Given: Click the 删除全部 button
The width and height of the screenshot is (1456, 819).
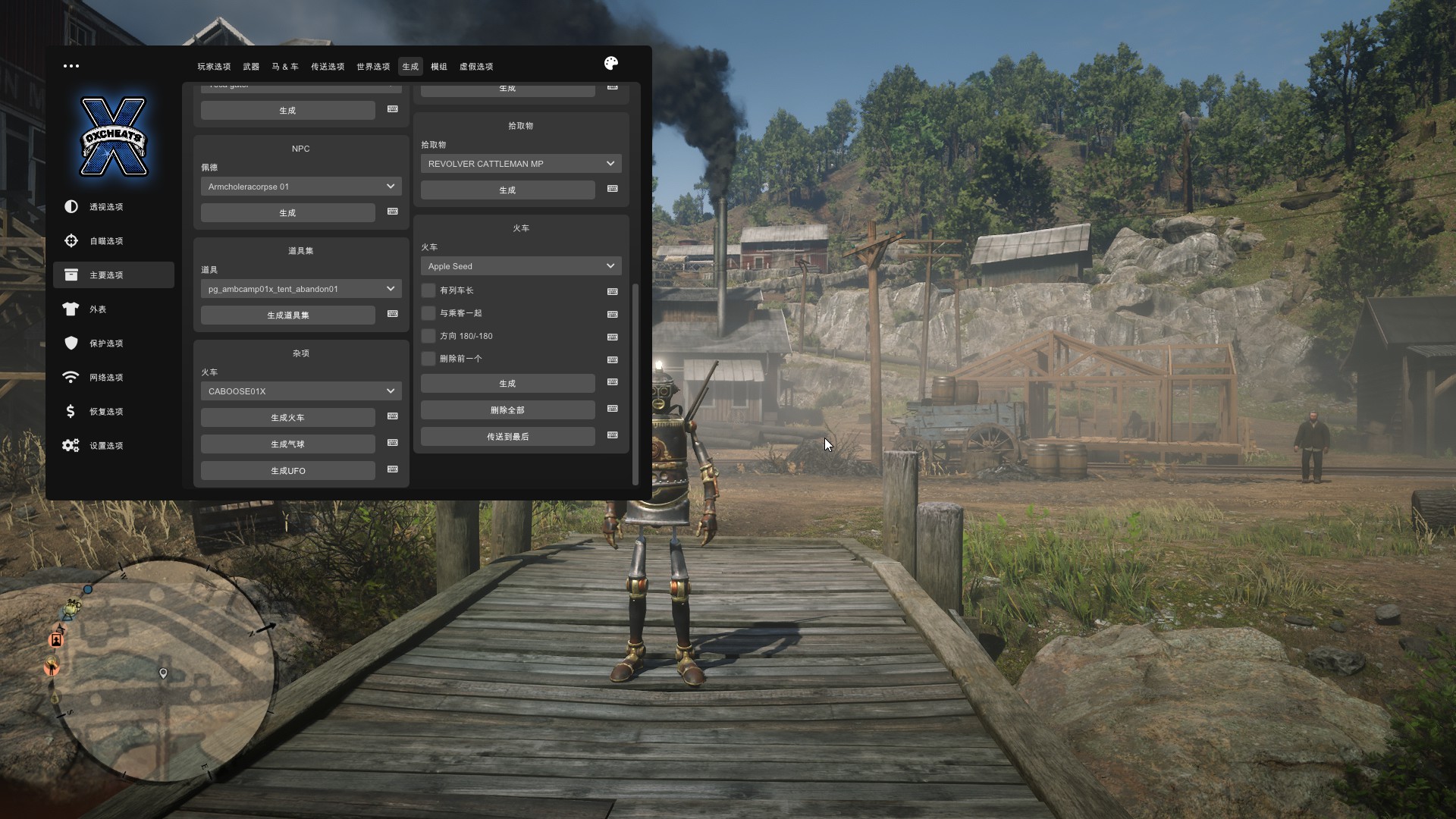Looking at the screenshot, I should click(x=507, y=410).
